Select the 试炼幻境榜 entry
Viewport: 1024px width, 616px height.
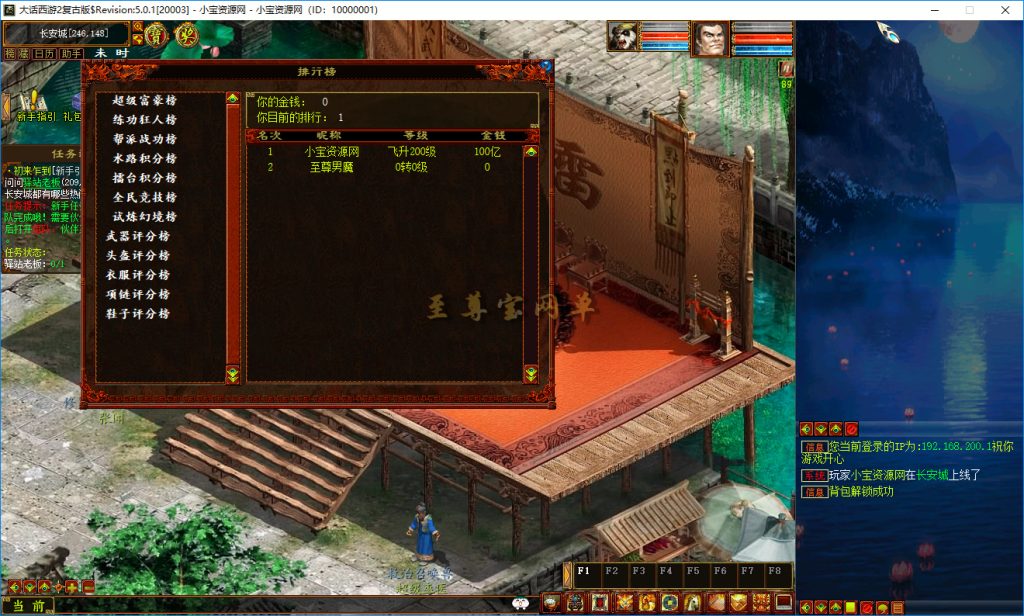click(144, 217)
